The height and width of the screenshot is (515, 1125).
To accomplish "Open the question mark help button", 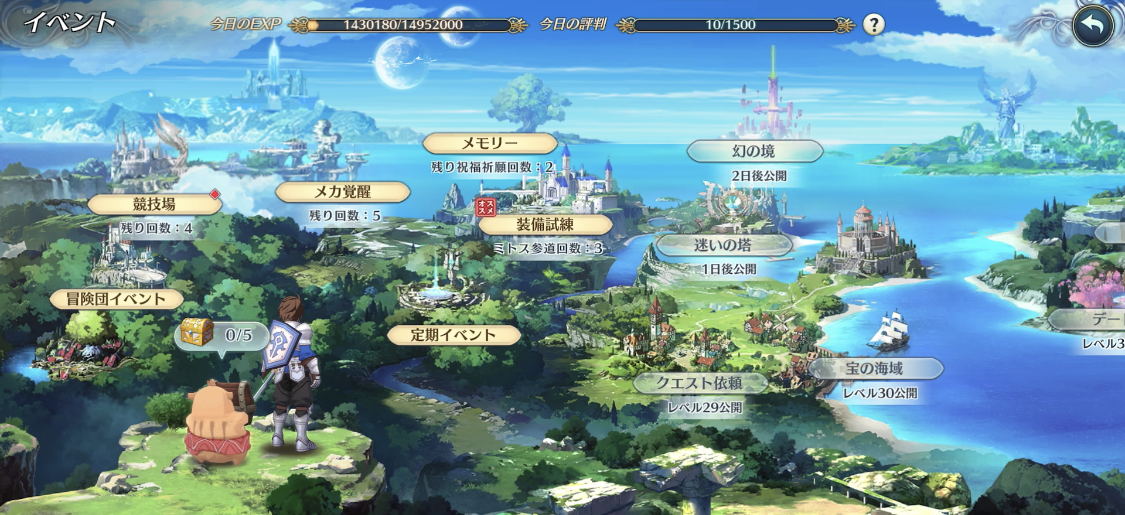I will 874,25.
